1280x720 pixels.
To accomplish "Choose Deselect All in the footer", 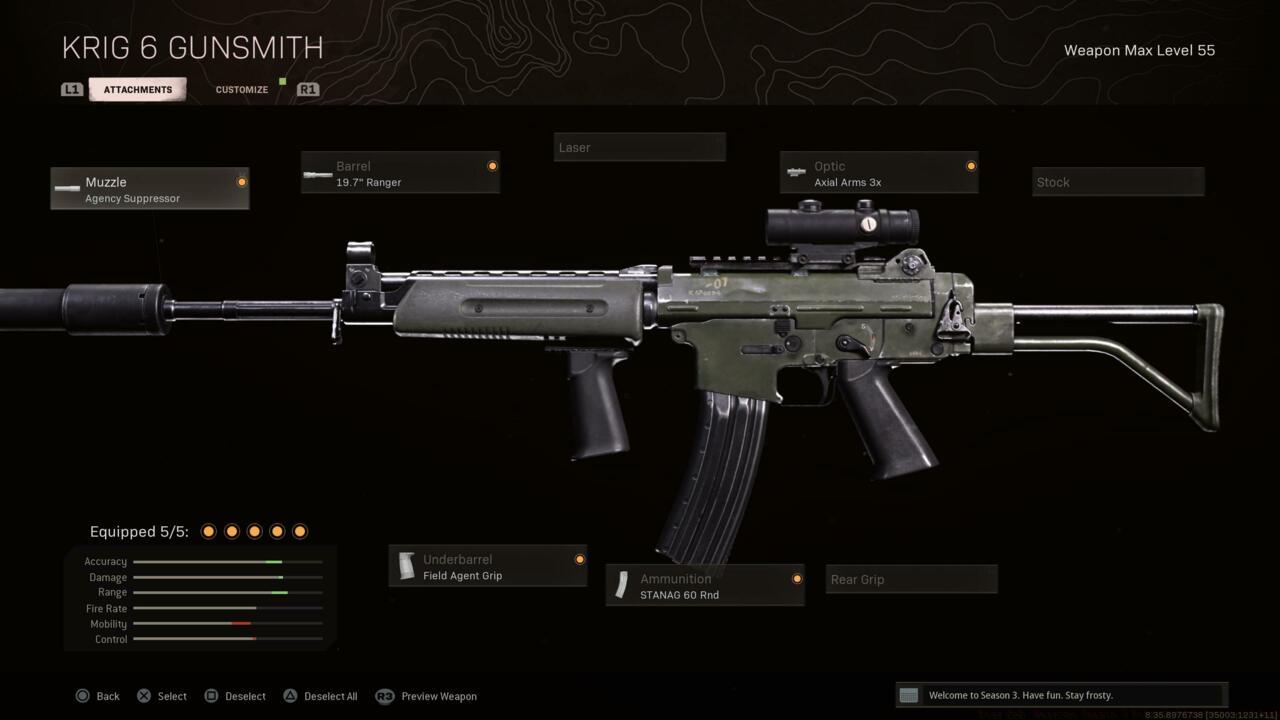I will pos(320,696).
